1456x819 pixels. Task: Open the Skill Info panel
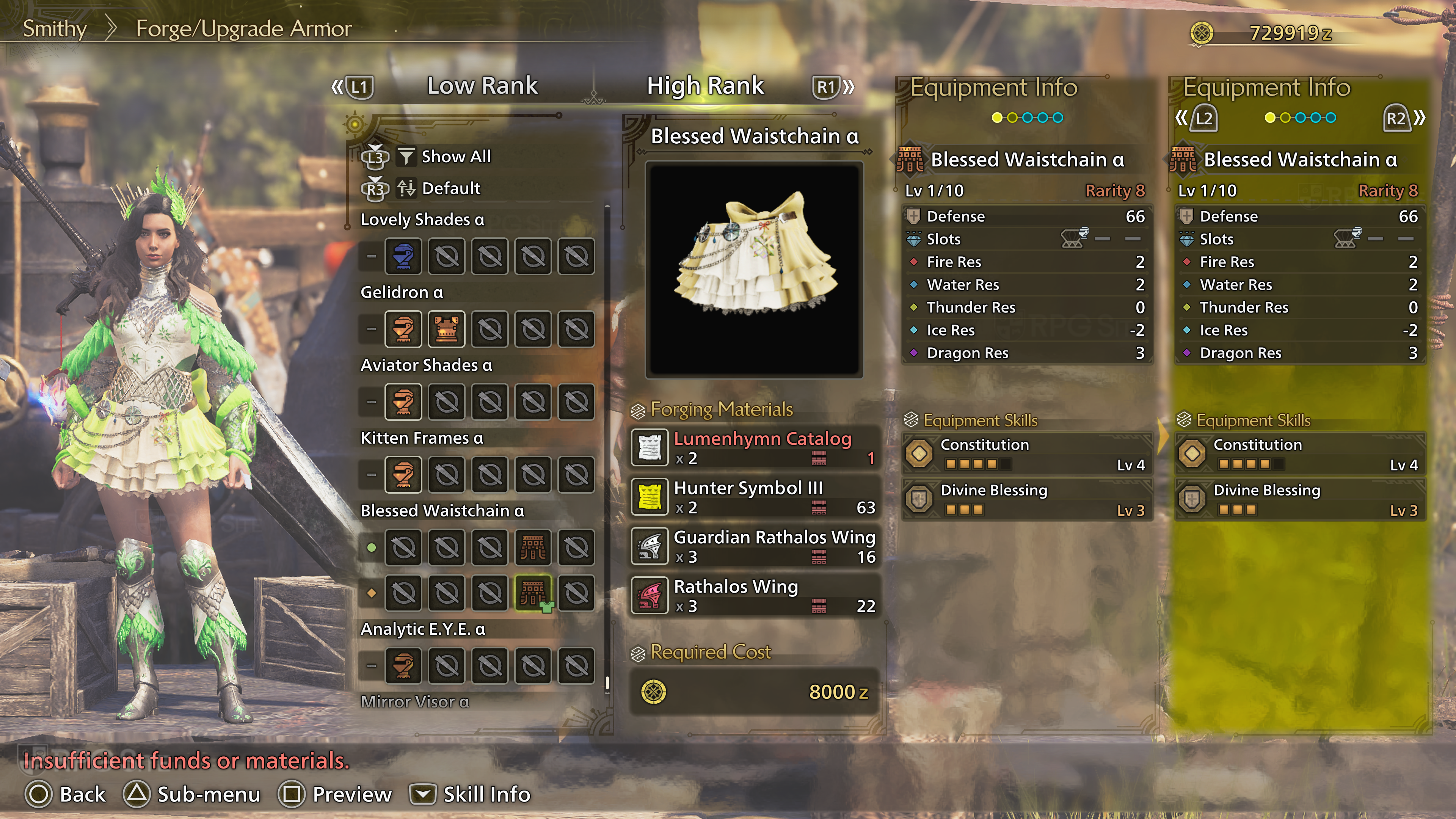[x=470, y=794]
